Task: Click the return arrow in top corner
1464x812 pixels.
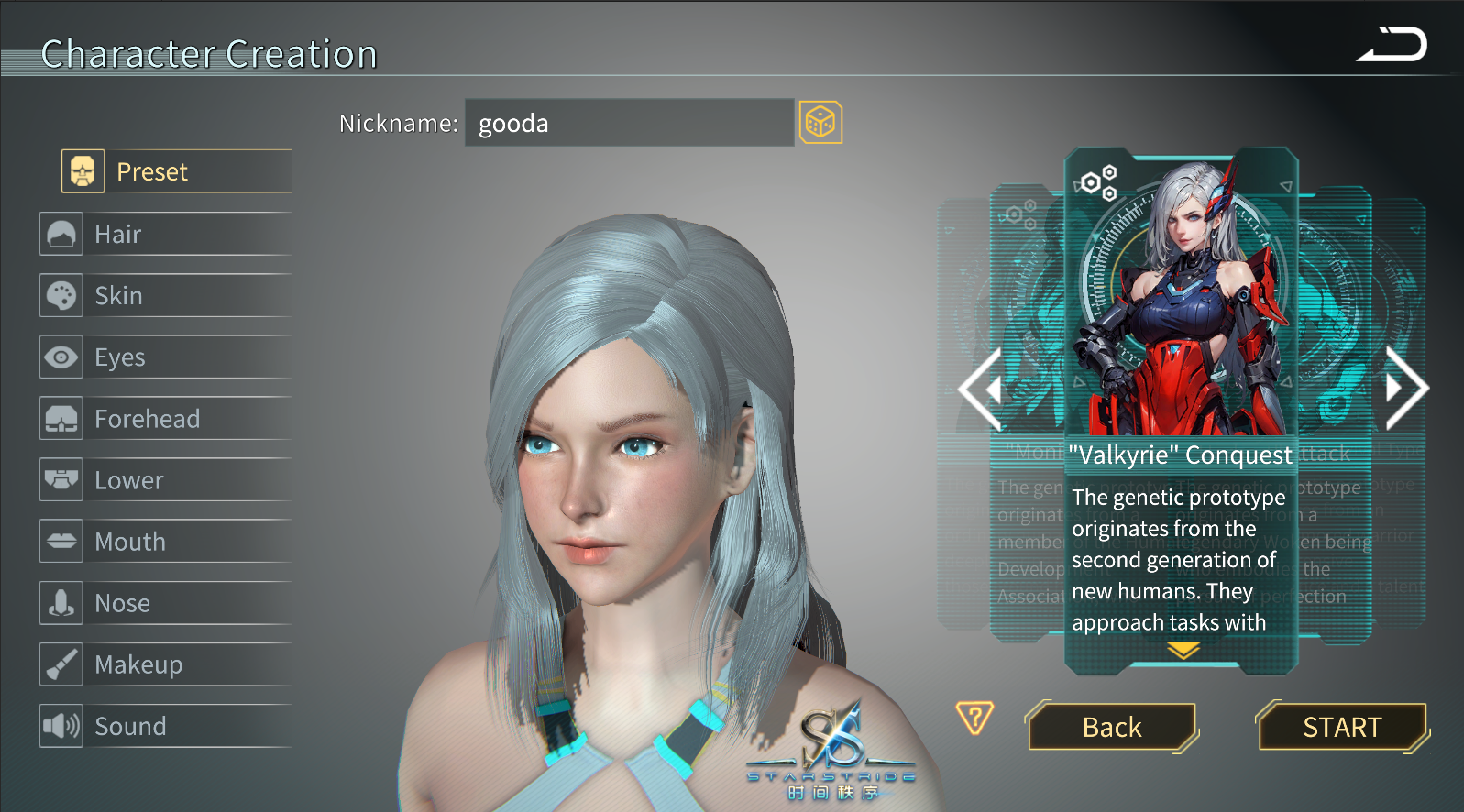Action: [x=1392, y=45]
